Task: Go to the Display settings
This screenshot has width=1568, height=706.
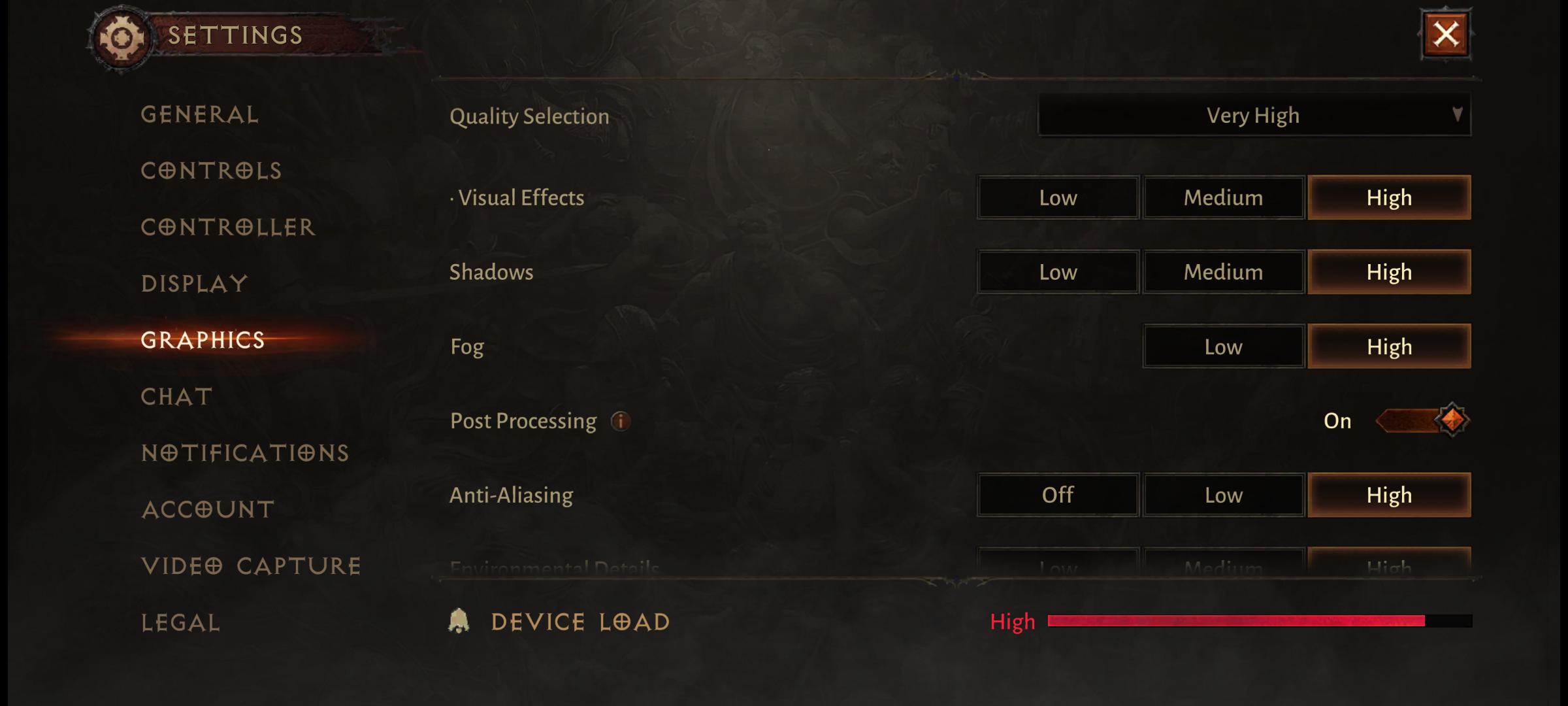Action: 195,284
